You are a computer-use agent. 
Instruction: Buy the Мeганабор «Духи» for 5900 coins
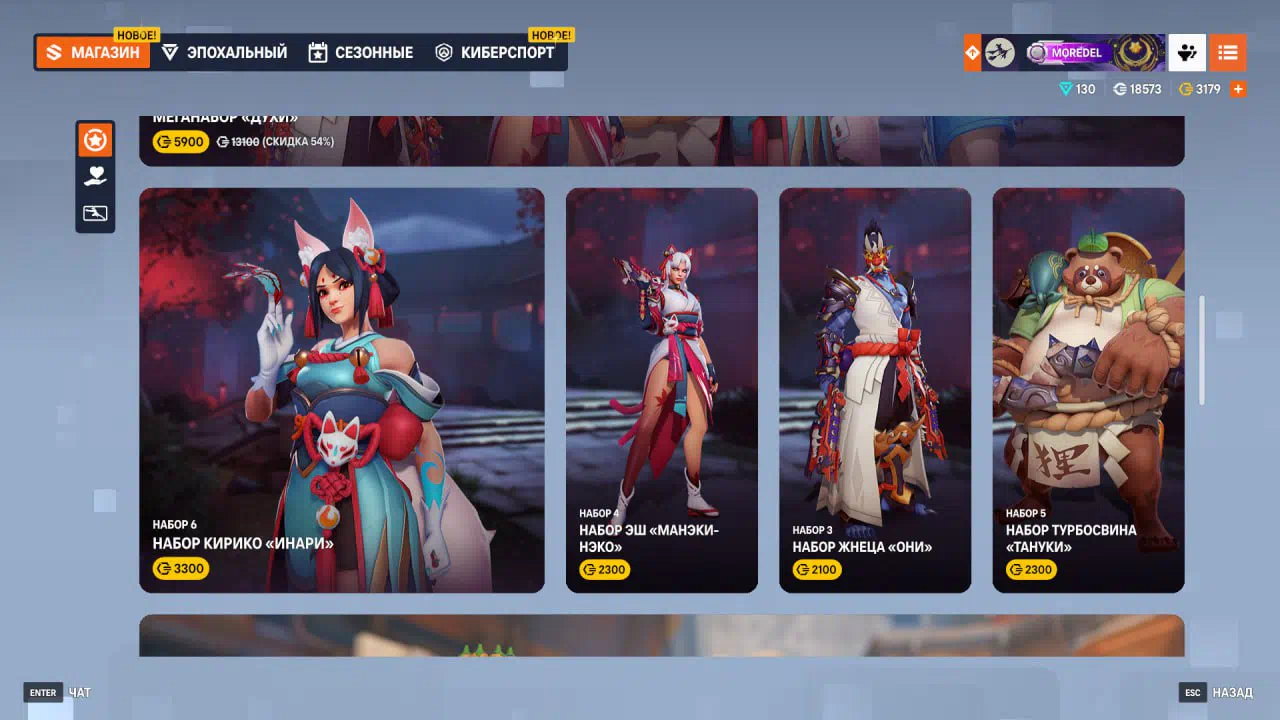click(180, 142)
